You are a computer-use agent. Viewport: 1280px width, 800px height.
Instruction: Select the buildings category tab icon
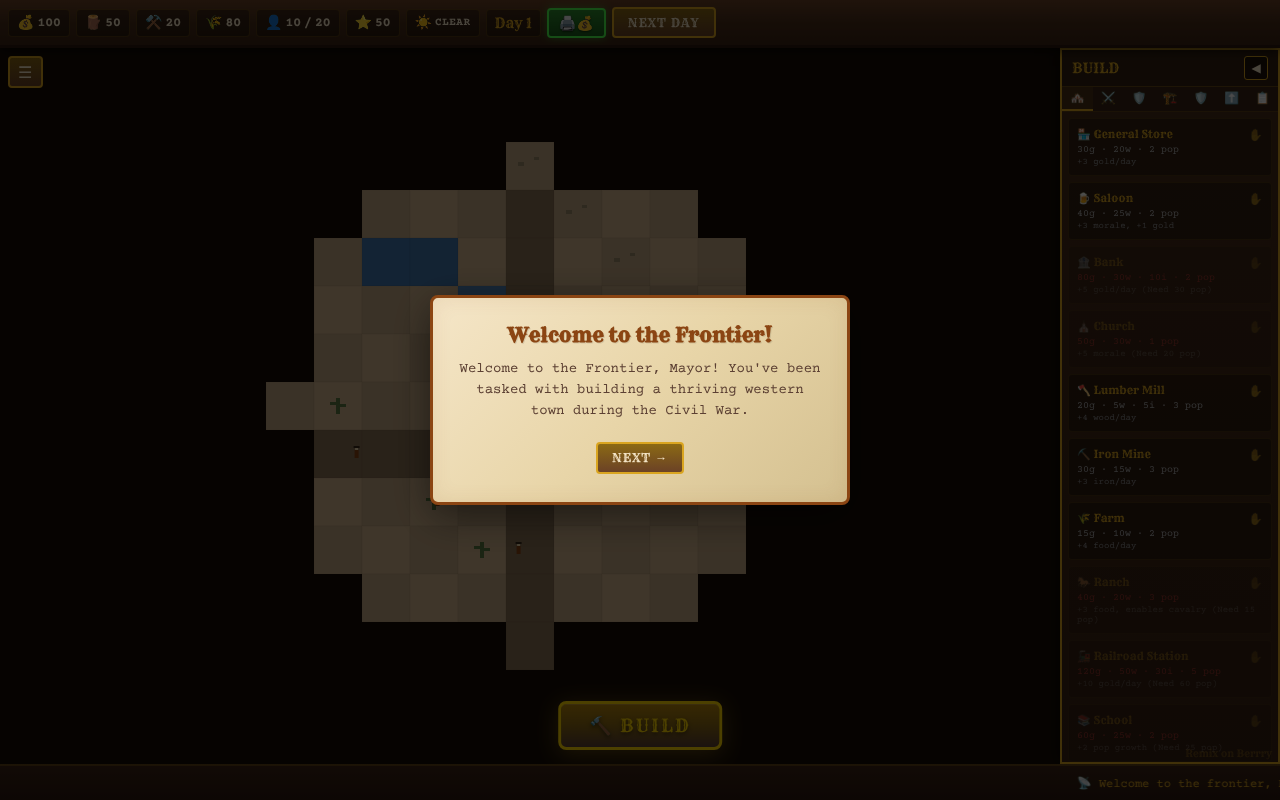tap(1077, 98)
